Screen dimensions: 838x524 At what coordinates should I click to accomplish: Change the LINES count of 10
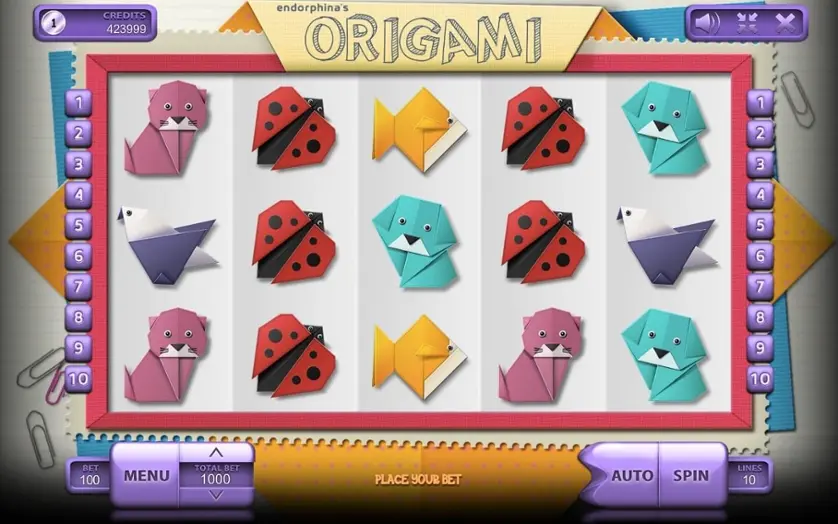748,475
